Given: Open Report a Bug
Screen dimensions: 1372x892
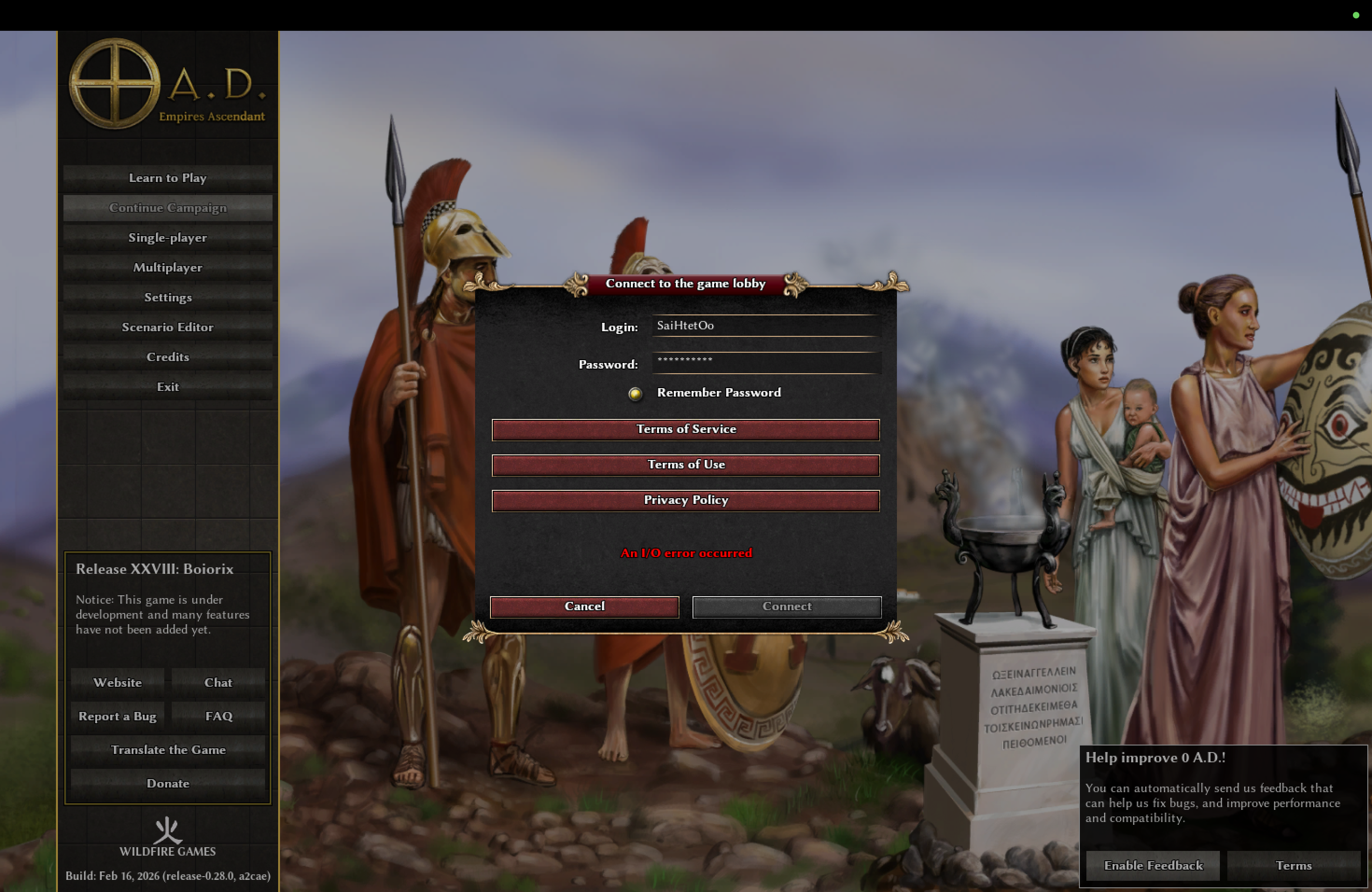Looking at the screenshot, I should click(118, 716).
